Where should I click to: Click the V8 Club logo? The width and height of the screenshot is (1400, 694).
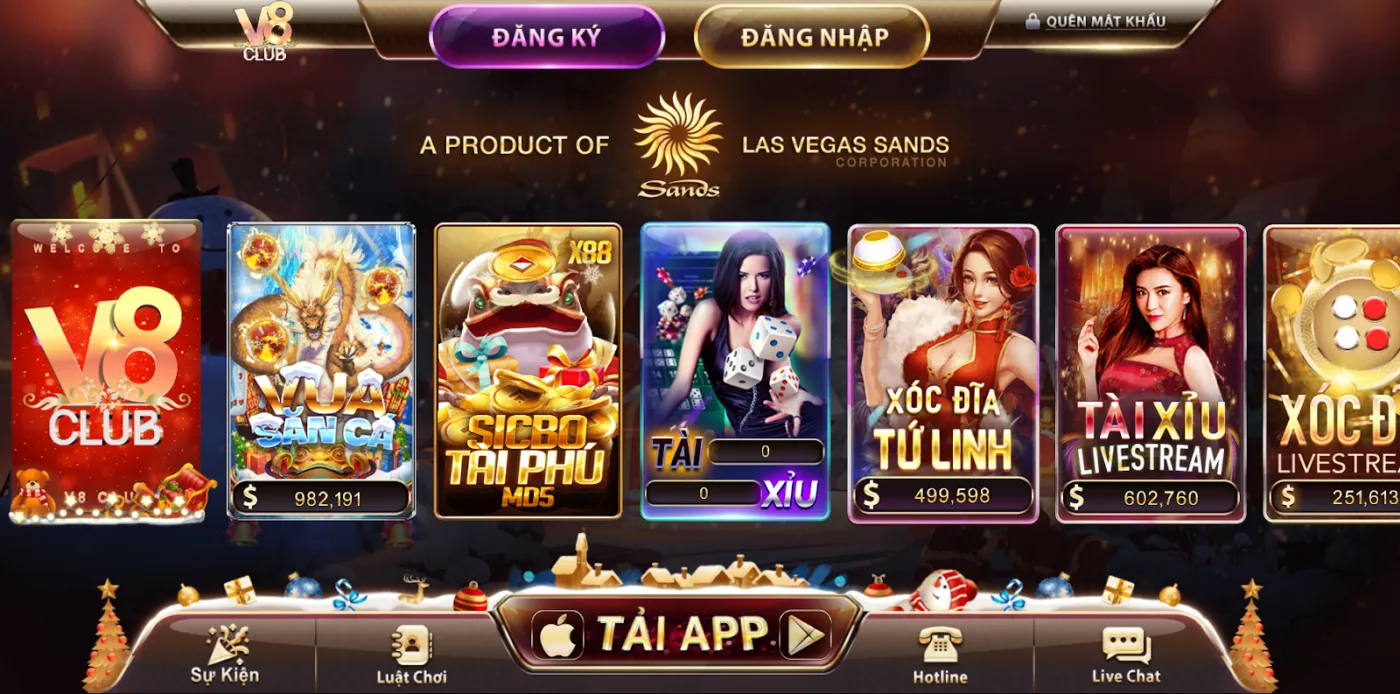(x=264, y=34)
